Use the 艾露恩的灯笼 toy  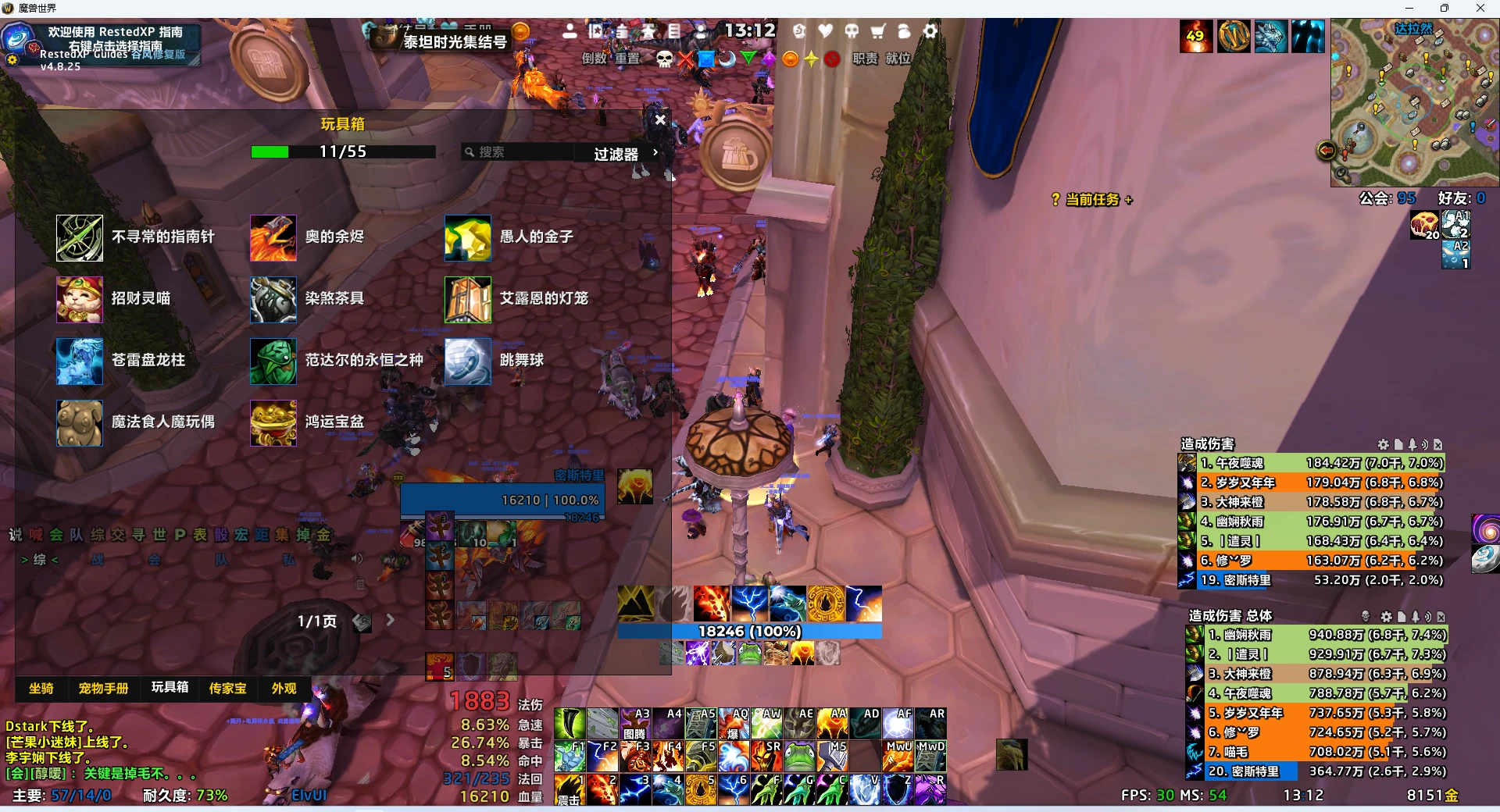click(468, 300)
